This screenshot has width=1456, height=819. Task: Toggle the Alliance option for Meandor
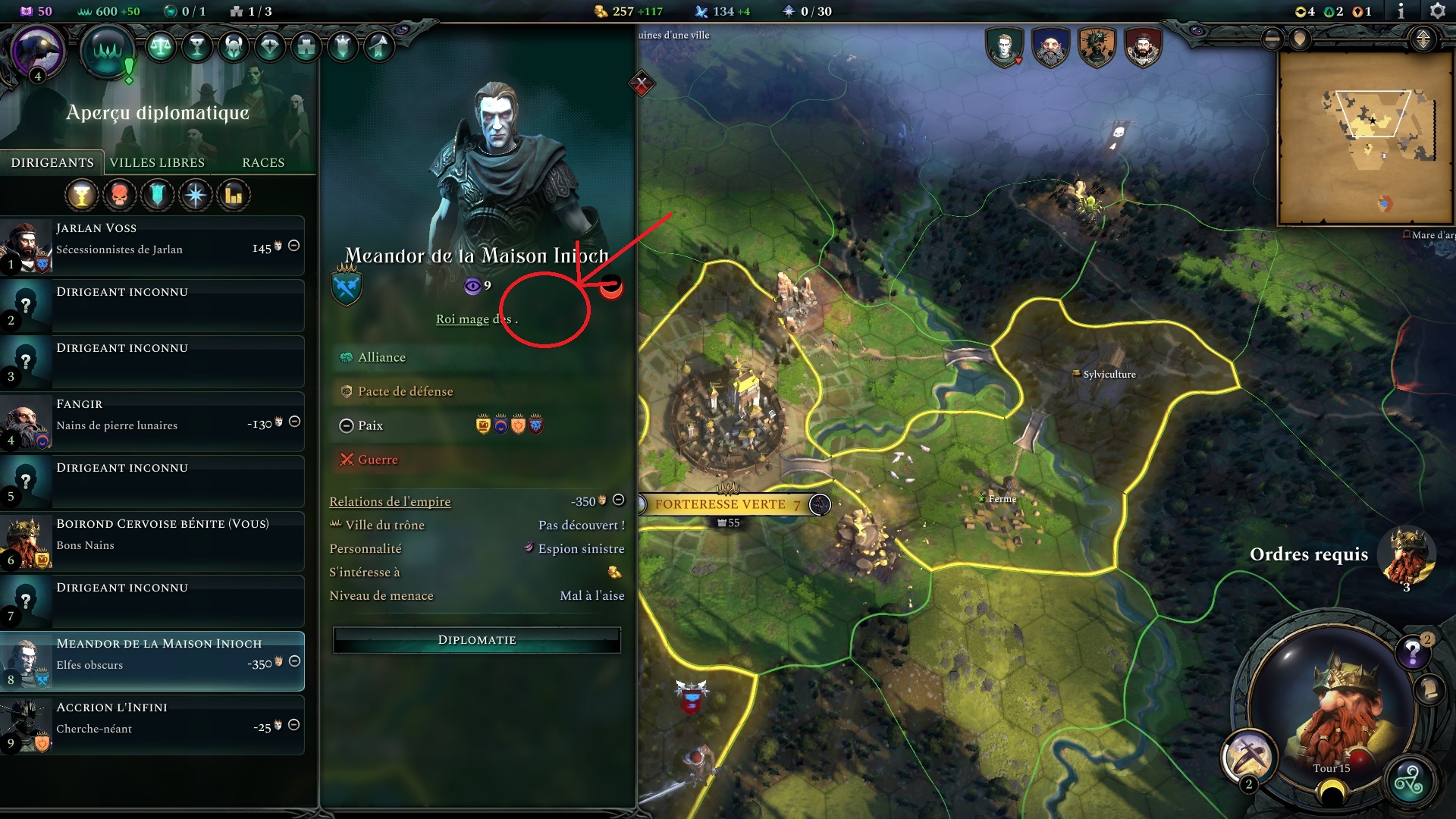point(382,356)
